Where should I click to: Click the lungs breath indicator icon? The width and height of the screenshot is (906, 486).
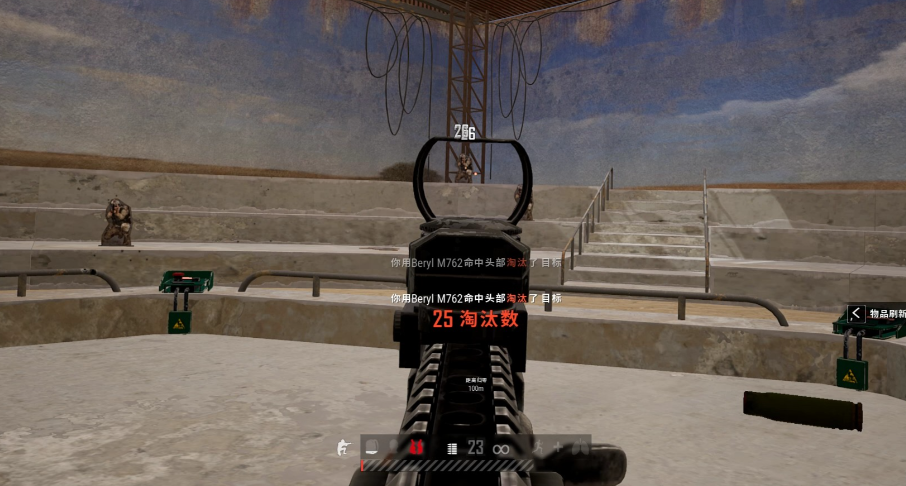(x=579, y=447)
